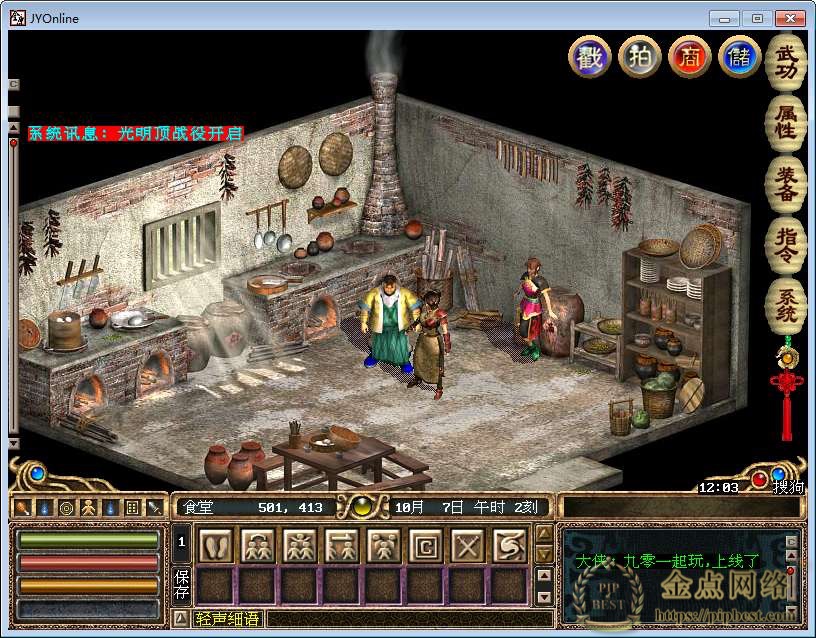This screenshot has height=638, width=816.
Task: Click the 轻声细语 whisper chat mode label
Action: pos(228,619)
